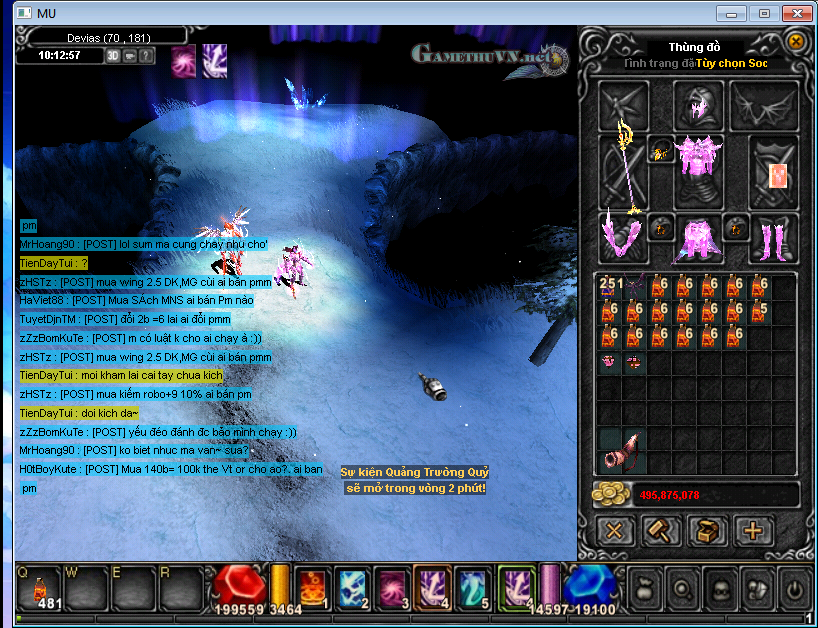
Task: Click the power button in bottom bar
Action: (x=792, y=589)
